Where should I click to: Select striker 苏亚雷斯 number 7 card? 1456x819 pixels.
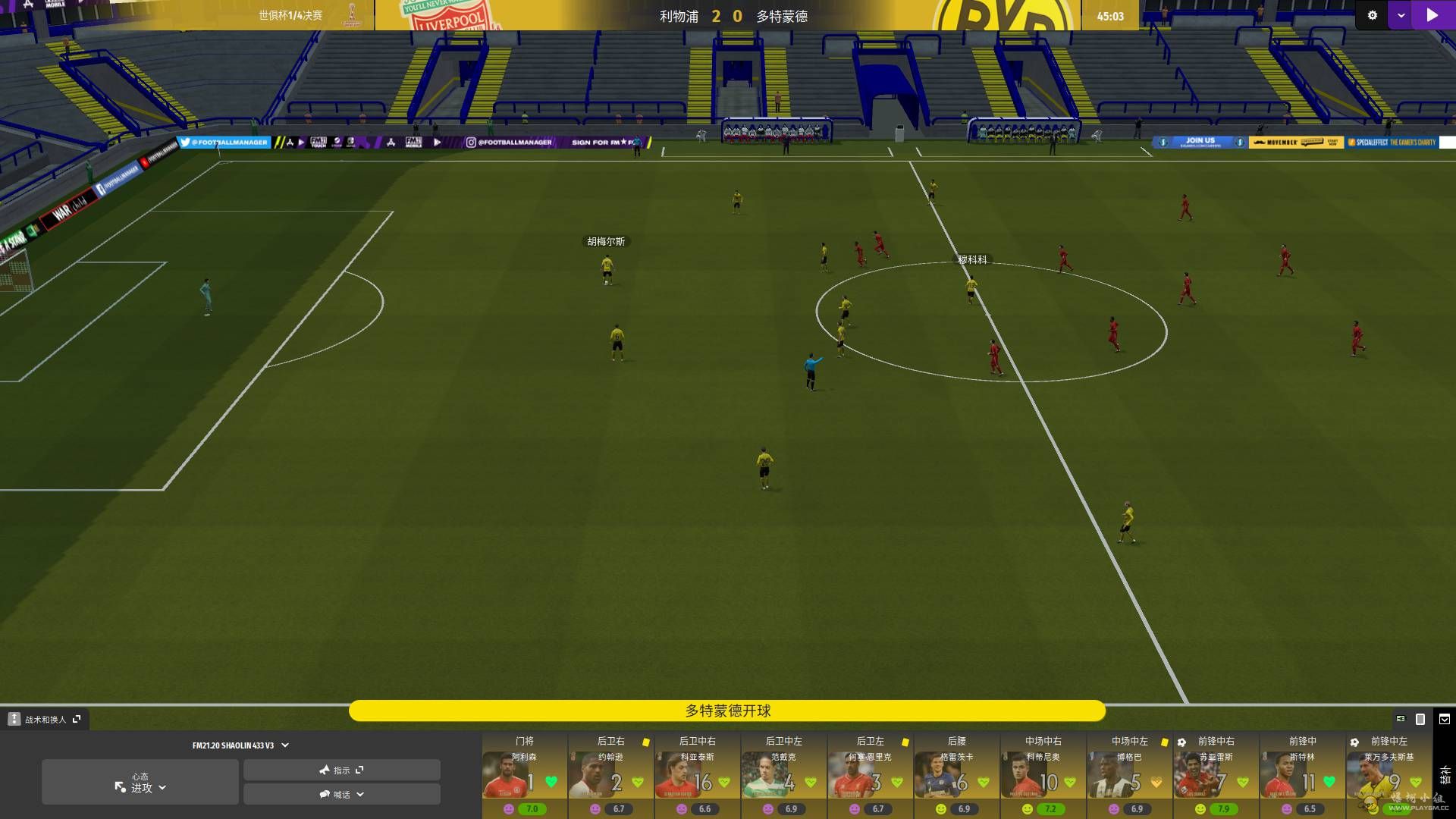(x=1216, y=775)
